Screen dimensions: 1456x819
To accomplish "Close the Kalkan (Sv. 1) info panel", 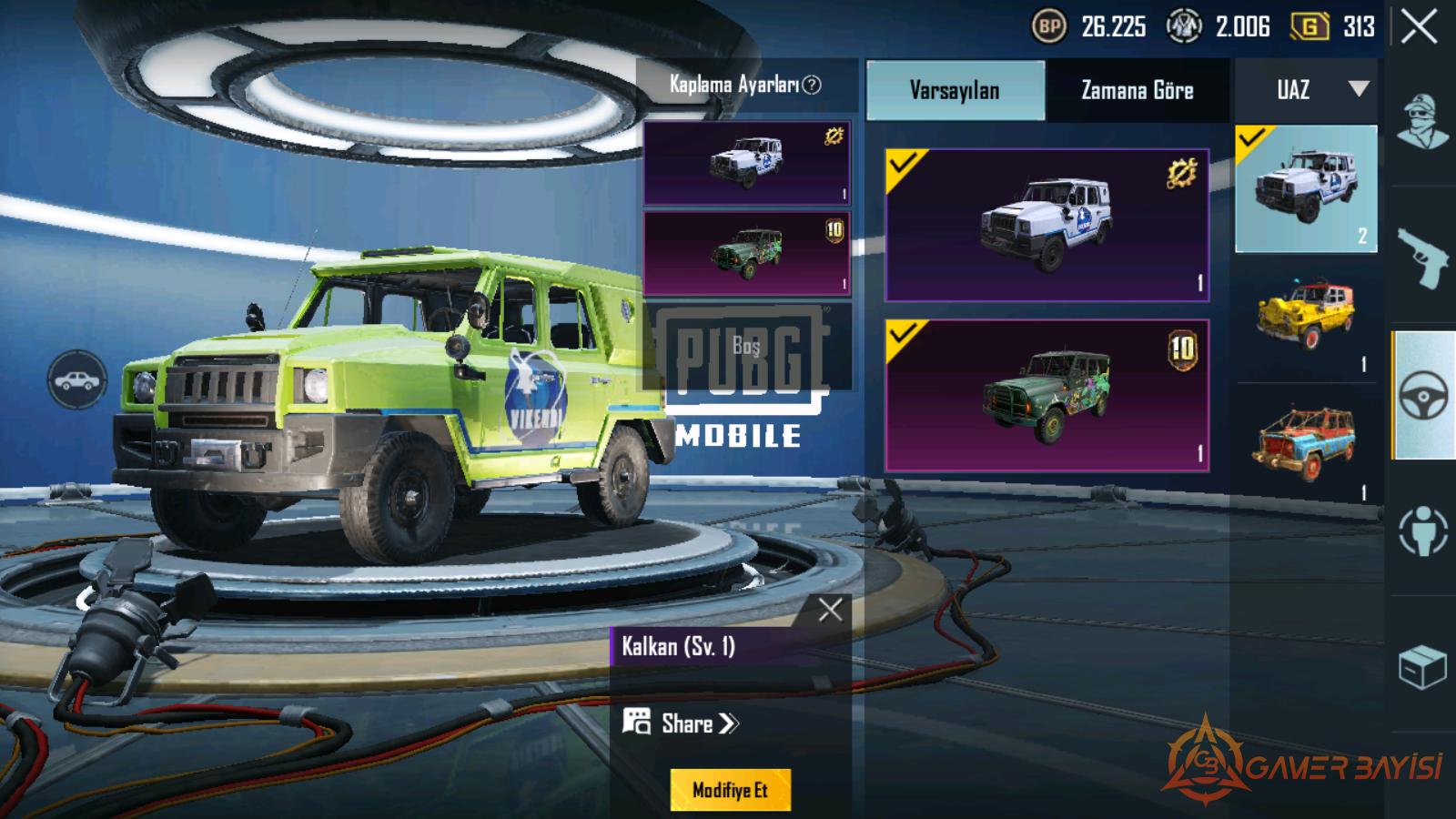I will pos(830,610).
